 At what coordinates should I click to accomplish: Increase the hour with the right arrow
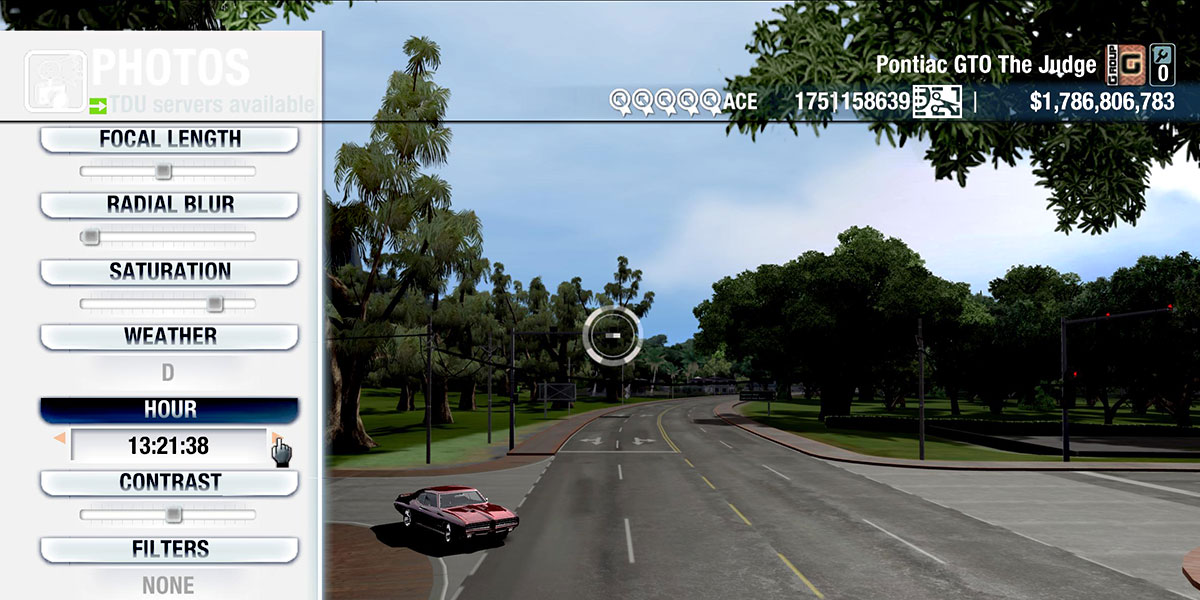tap(276, 439)
